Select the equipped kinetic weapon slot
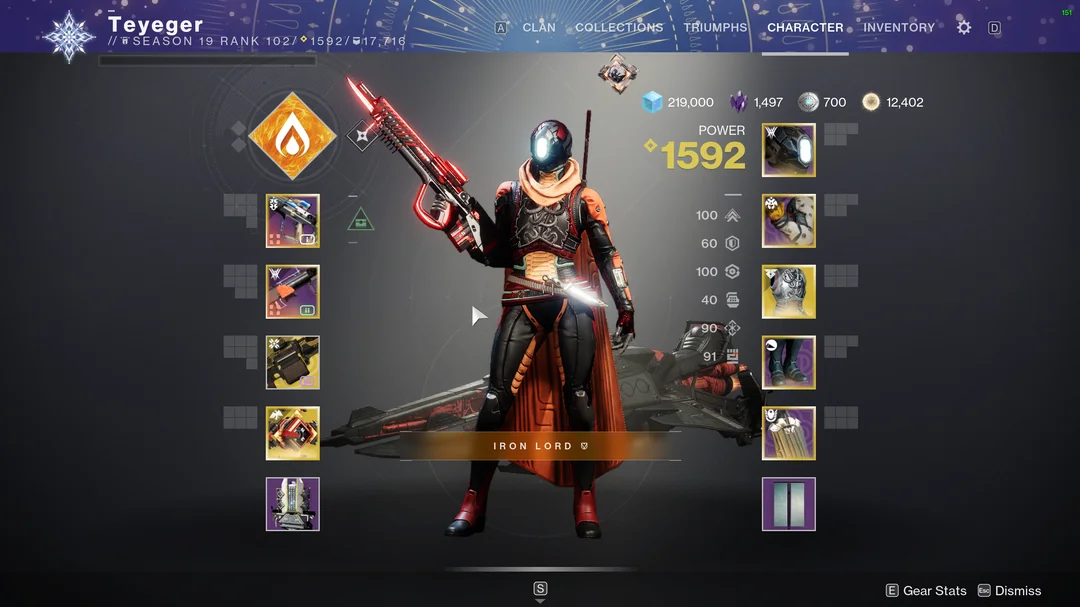Screen dimensions: 1080x607 (293, 221)
